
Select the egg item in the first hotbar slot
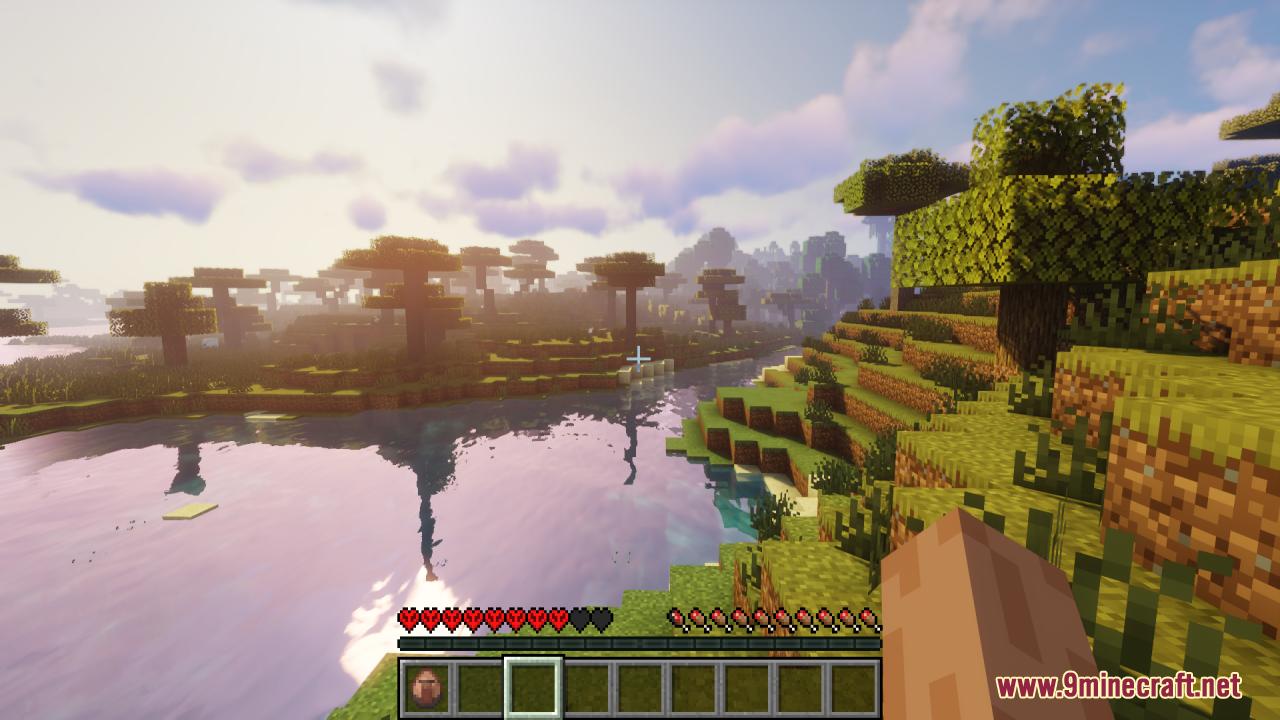click(x=427, y=685)
